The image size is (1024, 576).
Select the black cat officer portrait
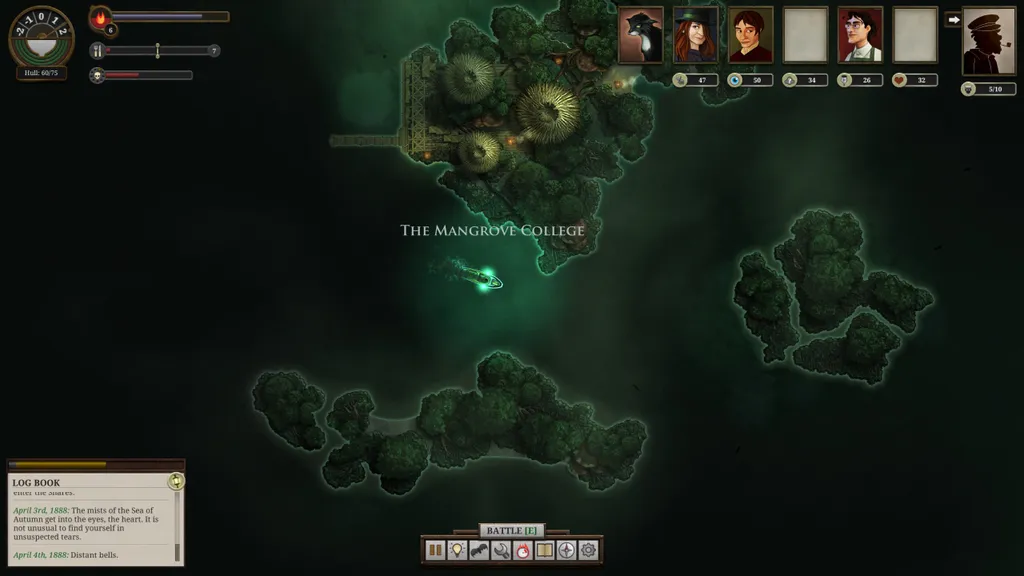click(641, 36)
